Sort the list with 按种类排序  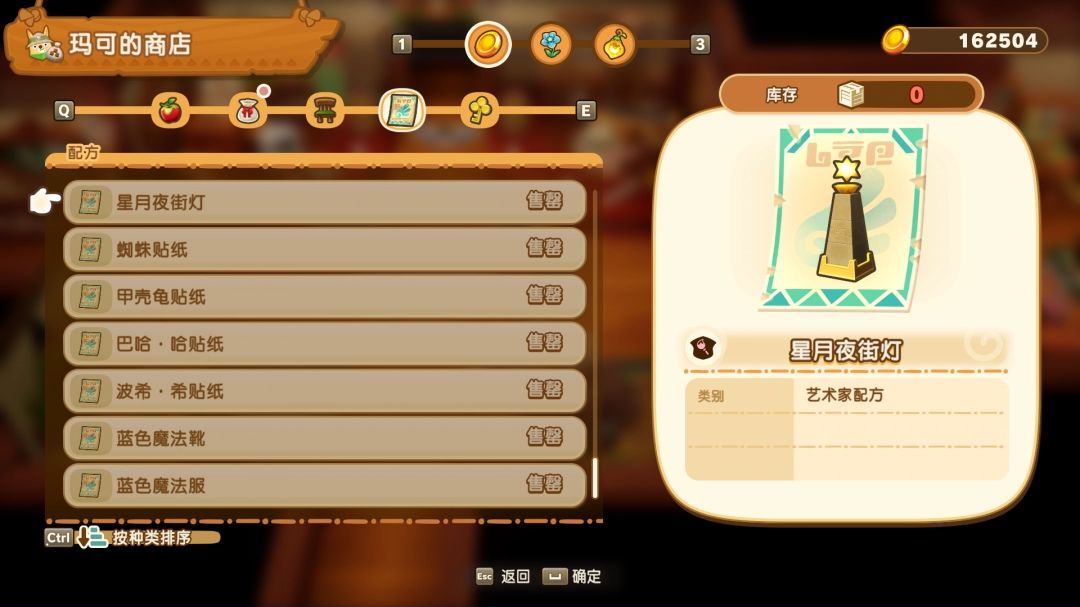click(150, 538)
